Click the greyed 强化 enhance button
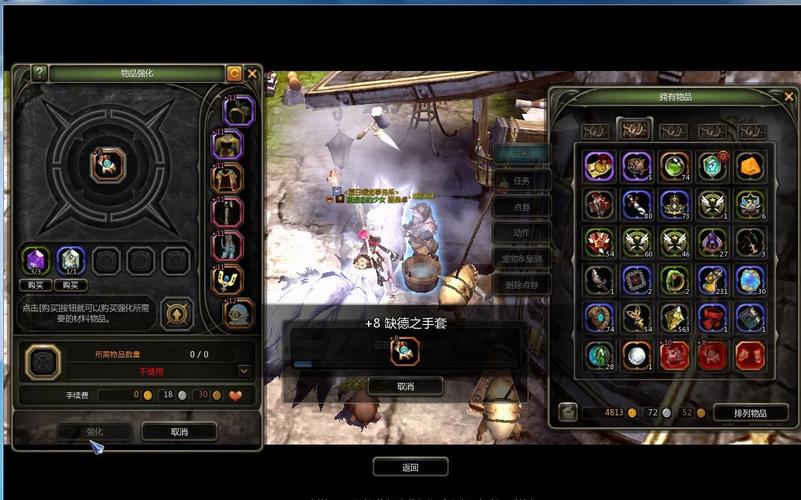Image resolution: width=801 pixels, height=500 pixels. click(94, 432)
